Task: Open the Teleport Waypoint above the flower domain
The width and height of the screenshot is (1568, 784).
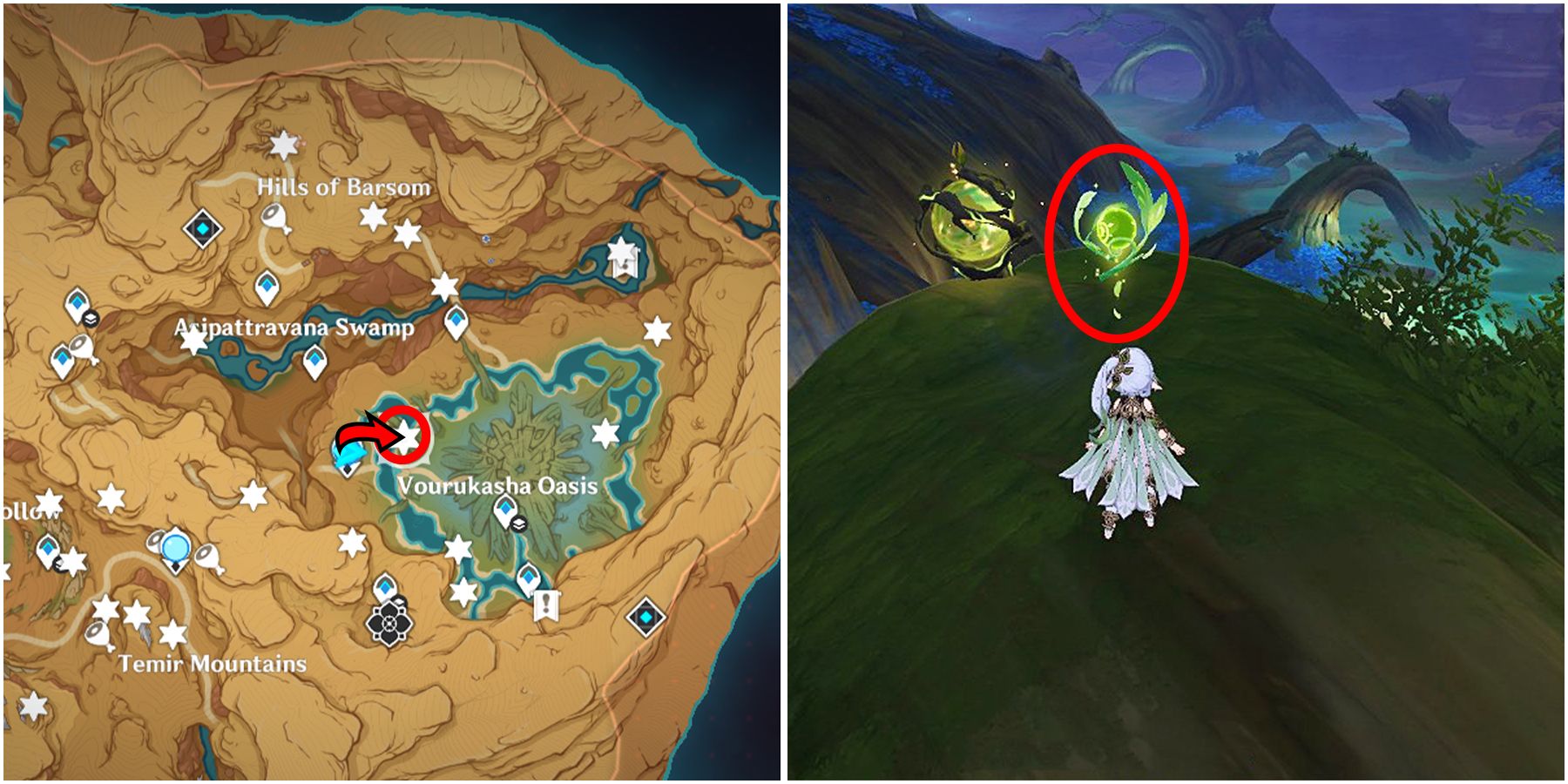Action: tap(384, 586)
